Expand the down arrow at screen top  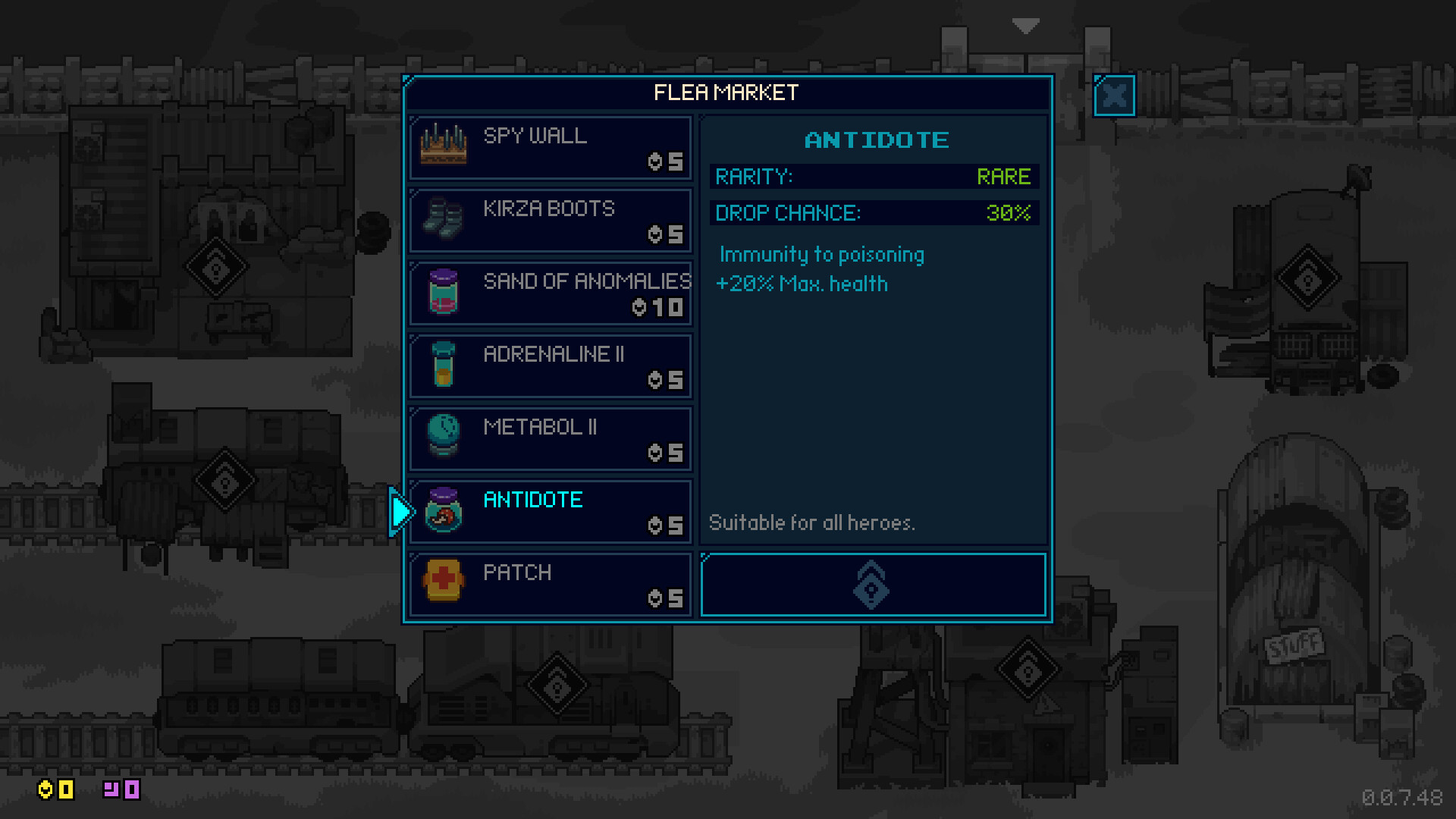click(x=1026, y=25)
